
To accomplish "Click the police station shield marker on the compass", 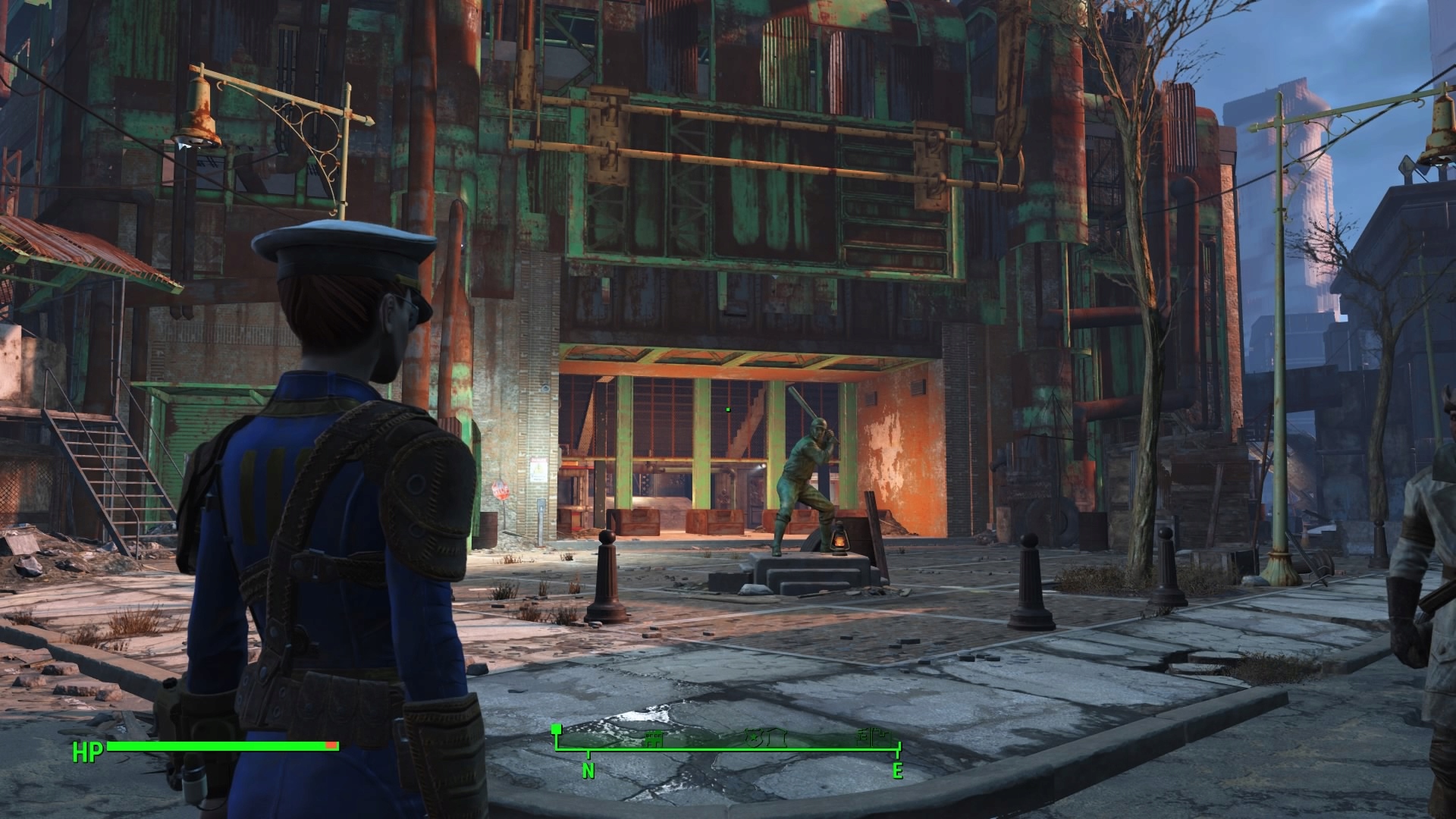I will (x=754, y=737).
